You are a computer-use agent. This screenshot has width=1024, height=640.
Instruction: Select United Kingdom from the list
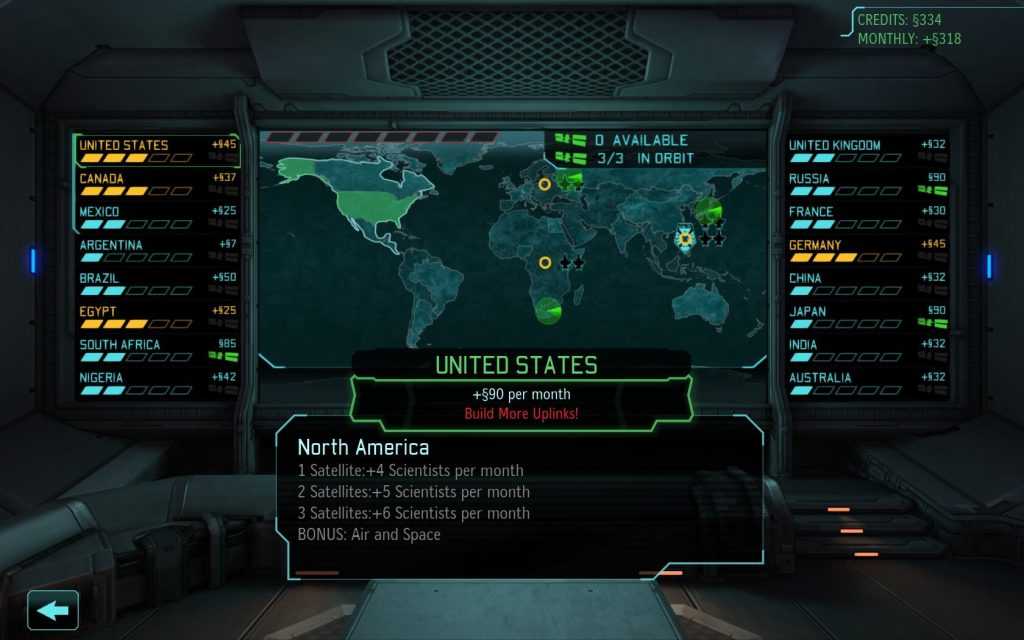coord(866,150)
